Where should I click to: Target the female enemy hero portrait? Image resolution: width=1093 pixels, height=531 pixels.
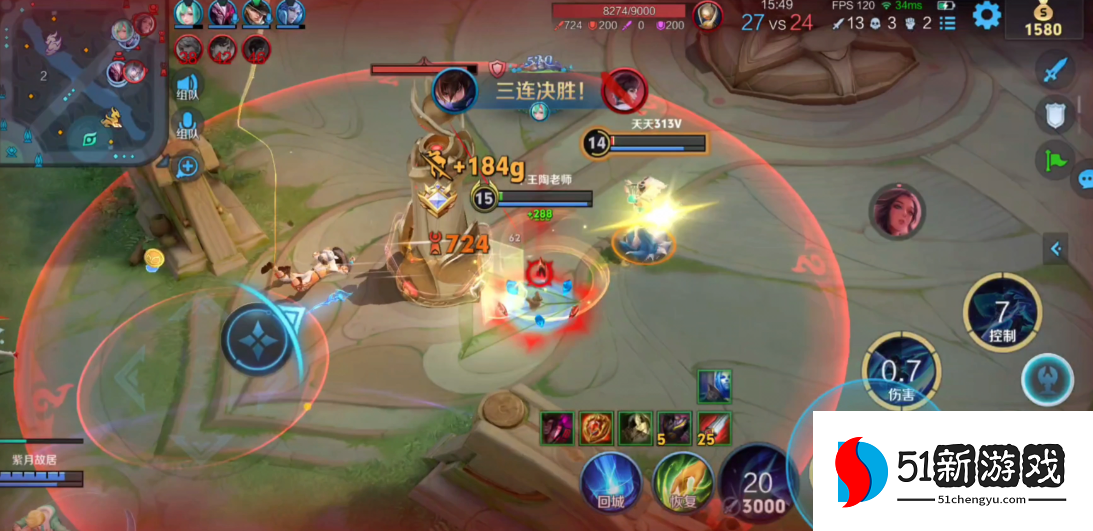tap(897, 212)
